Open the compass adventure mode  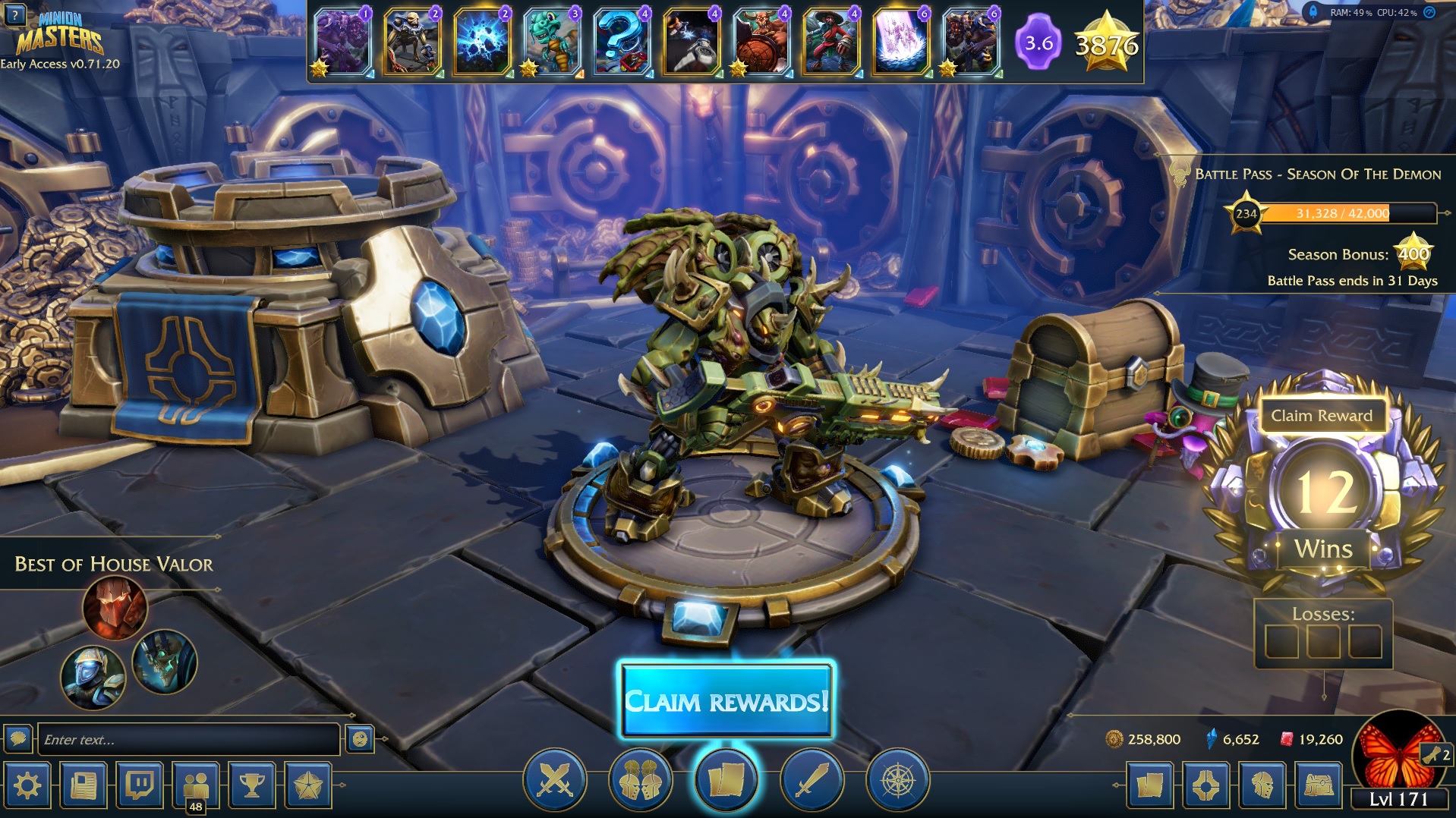897,780
